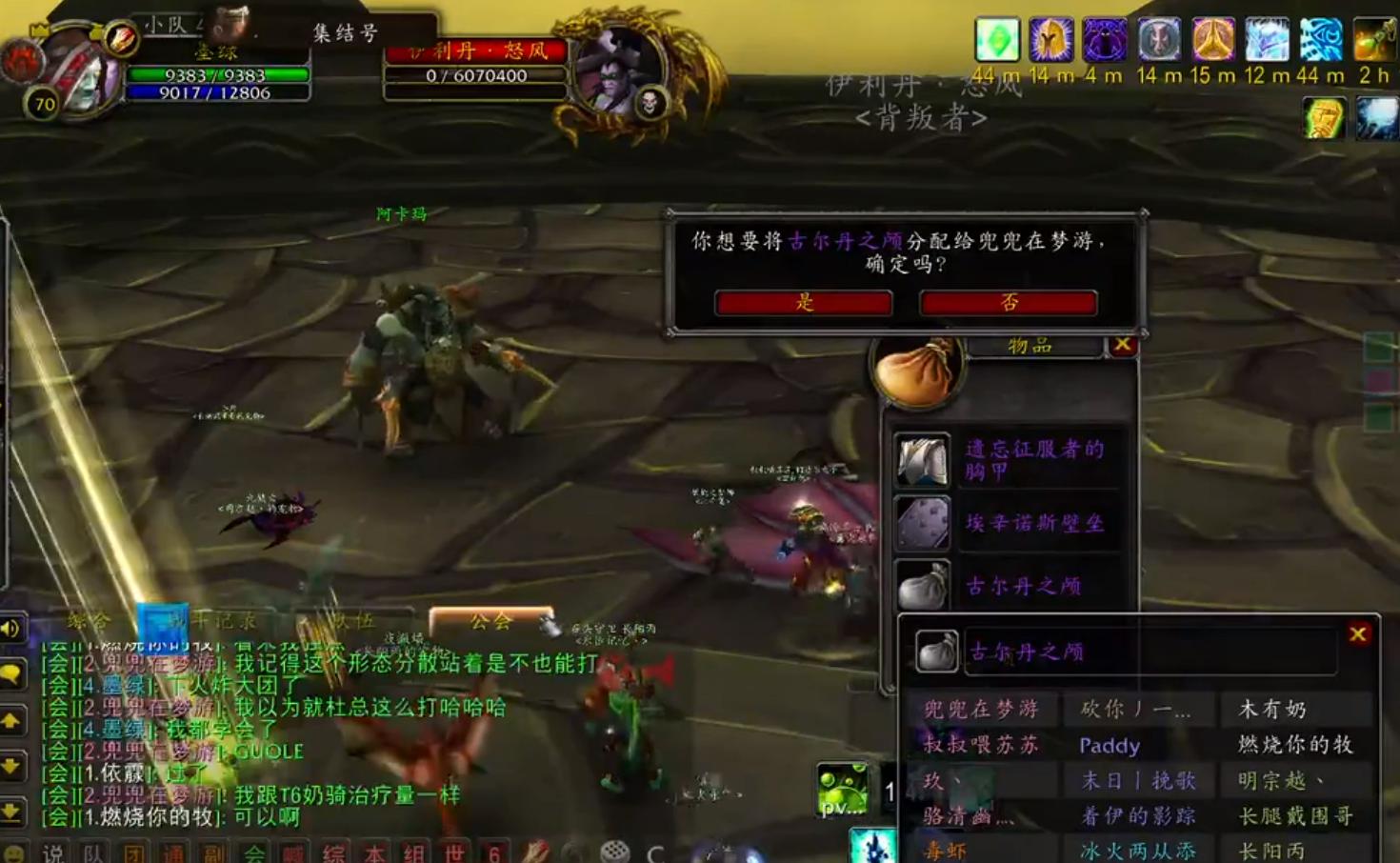Toggle the 会 guild channel shortcut button
This screenshot has height=863, width=1400.
point(253,852)
